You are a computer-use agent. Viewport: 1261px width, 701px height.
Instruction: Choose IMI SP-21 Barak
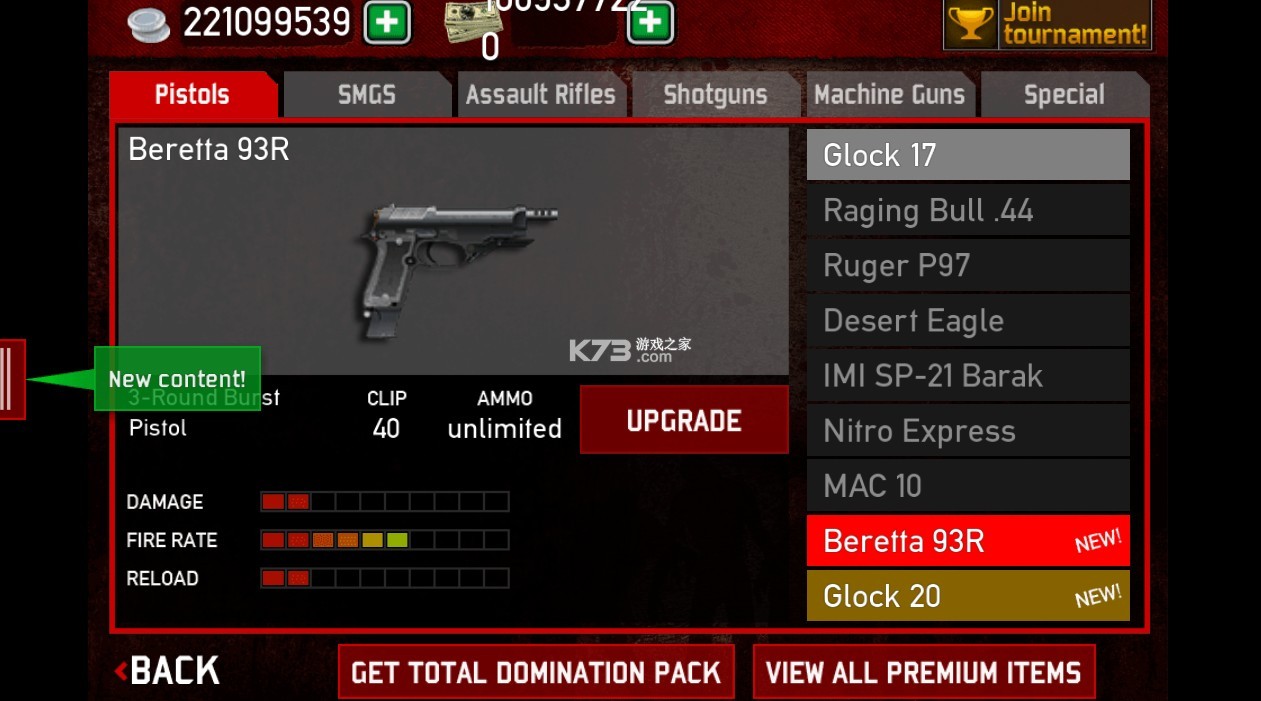(968, 376)
